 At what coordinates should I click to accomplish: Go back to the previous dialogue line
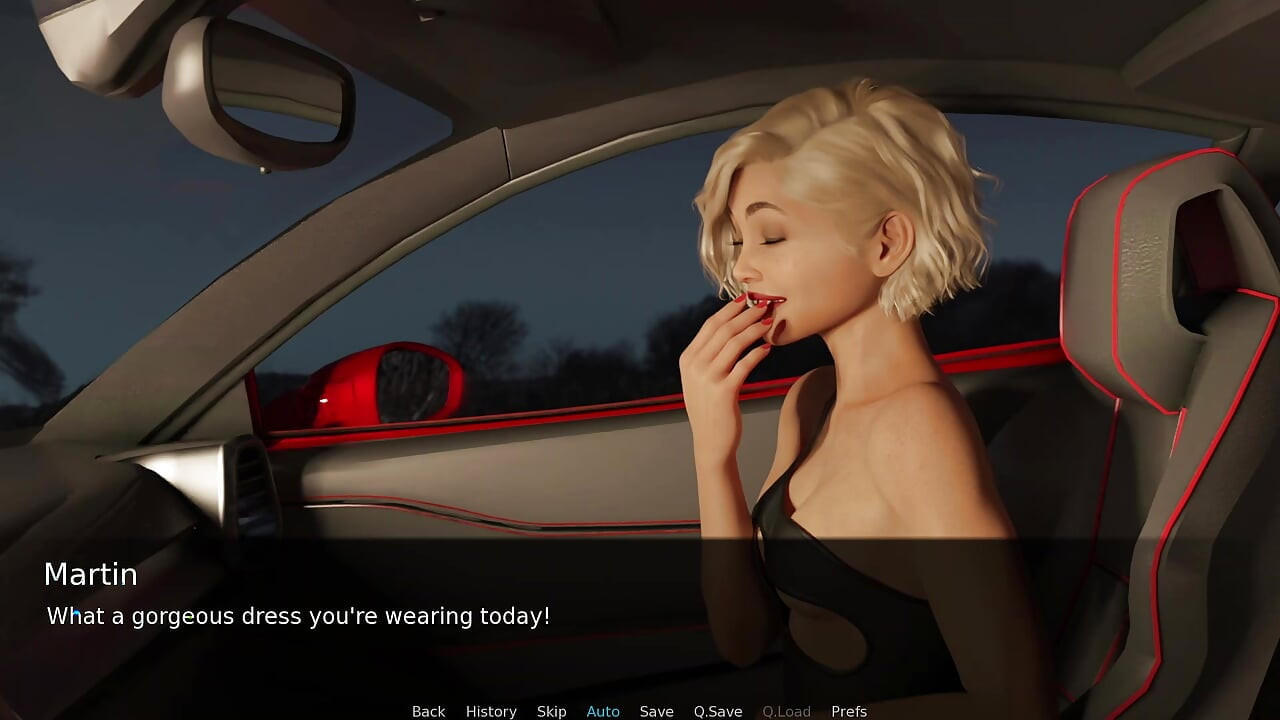click(428, 711)
